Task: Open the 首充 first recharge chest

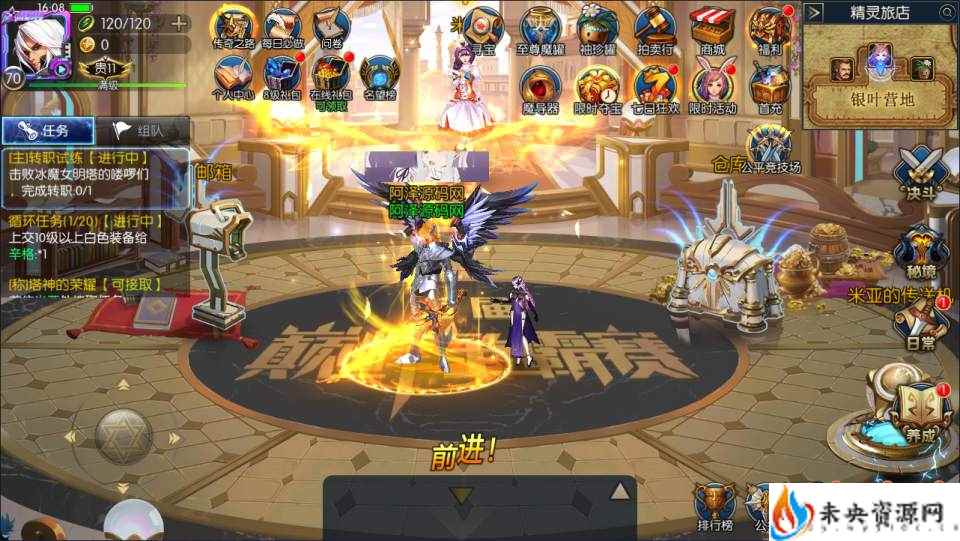Action: point(769,84)
